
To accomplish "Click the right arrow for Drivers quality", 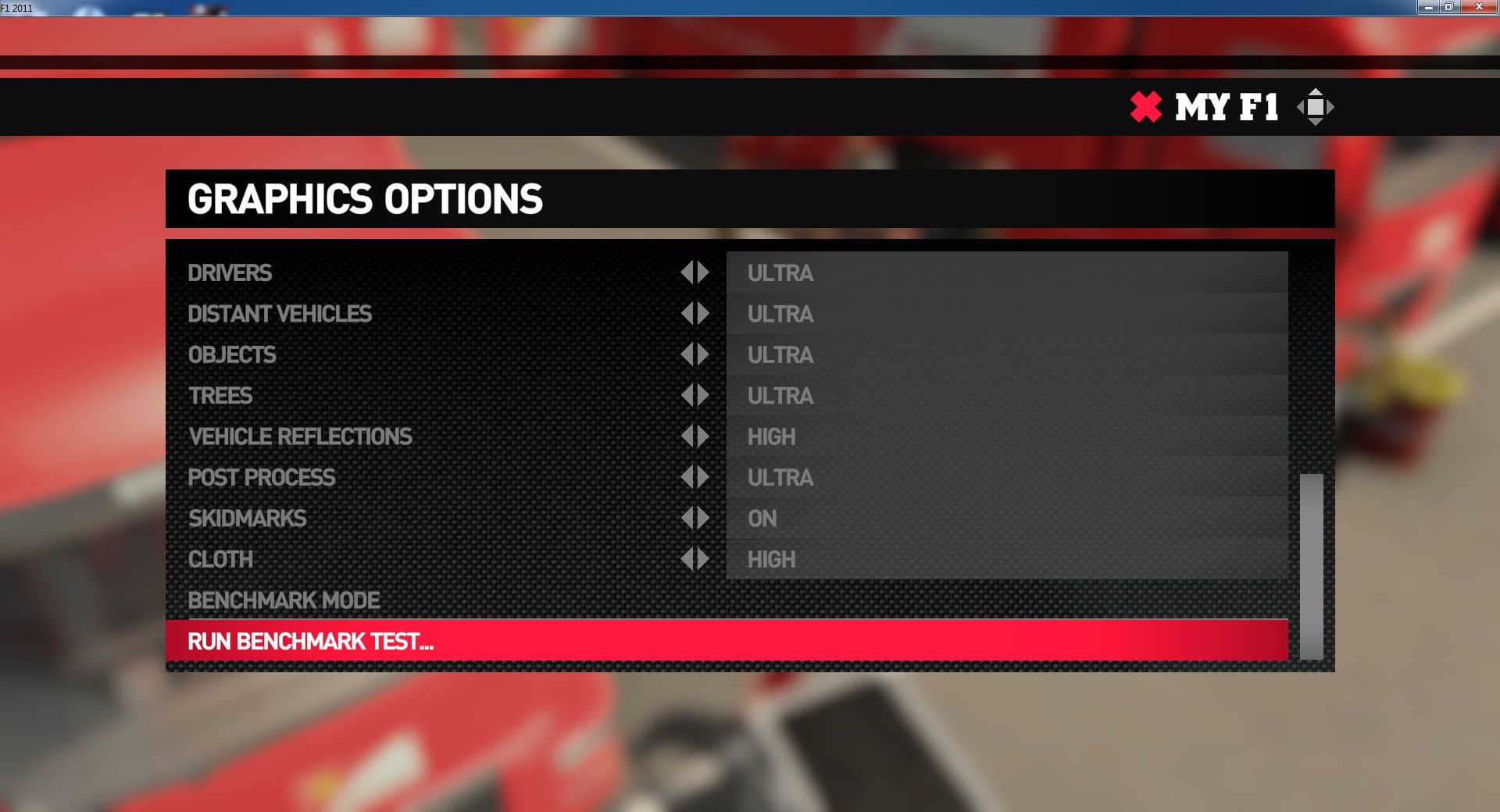I will pos(703,272).
